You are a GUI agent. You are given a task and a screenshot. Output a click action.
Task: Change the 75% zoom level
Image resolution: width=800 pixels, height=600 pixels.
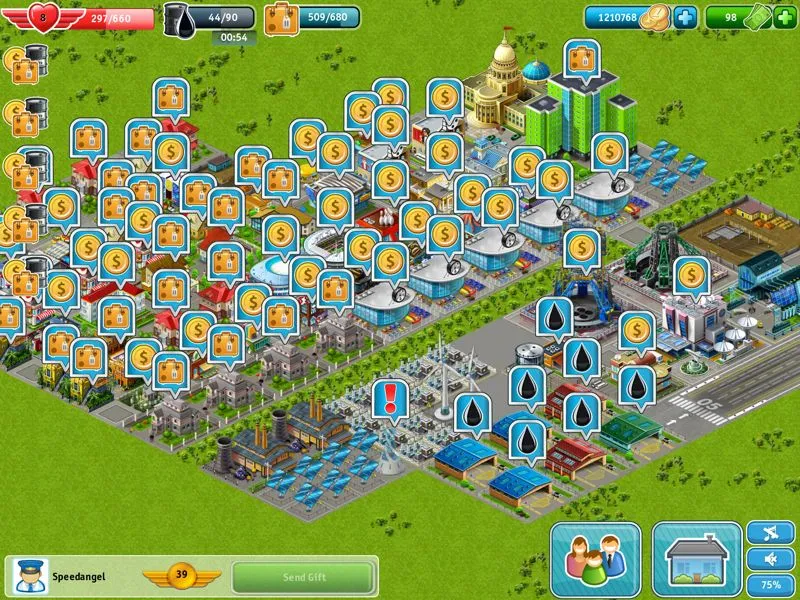click(x=771, y=584)
